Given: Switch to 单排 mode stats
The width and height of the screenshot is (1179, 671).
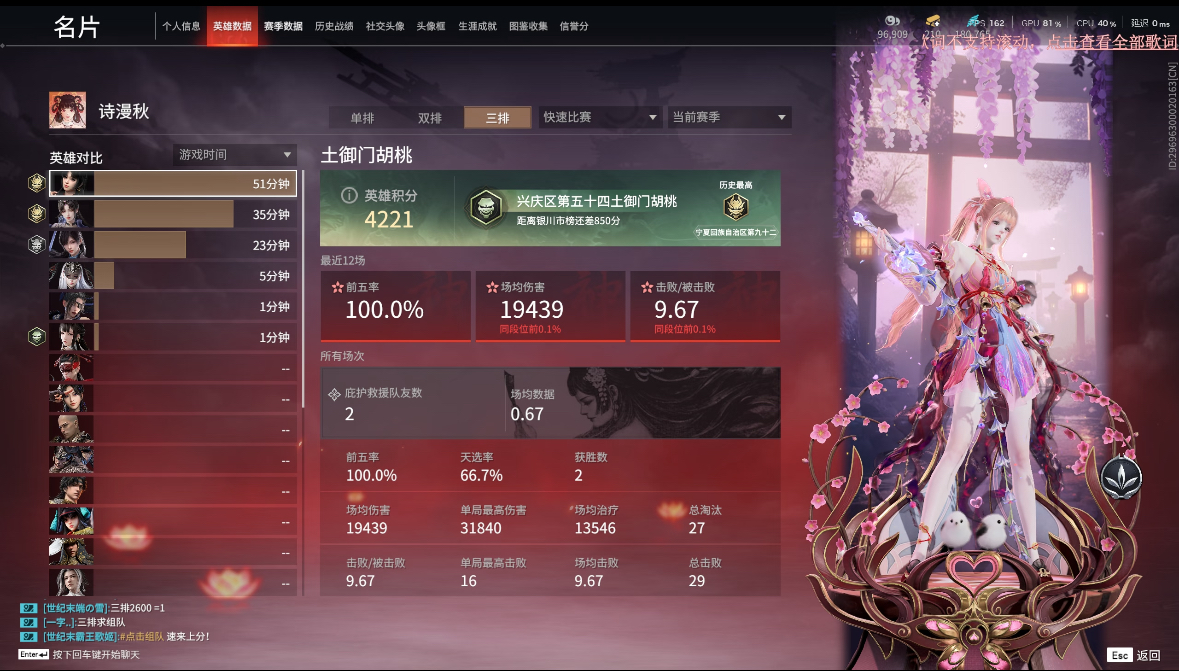Looking at the screenshot, I should (x=362, y=118).
